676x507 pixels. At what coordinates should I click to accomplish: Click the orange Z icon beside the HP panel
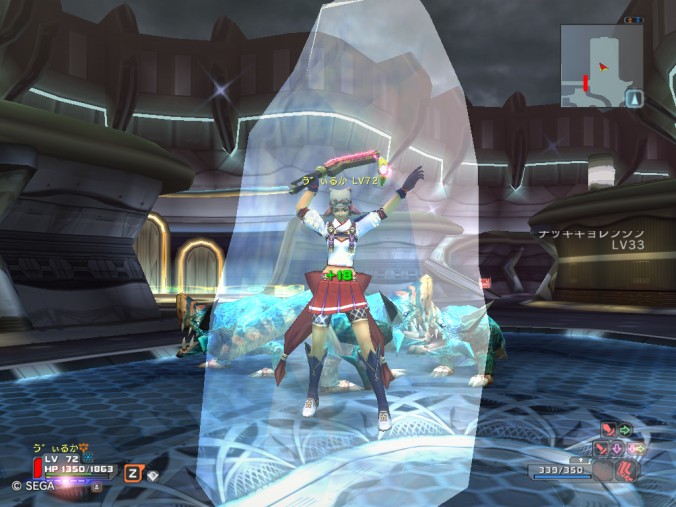pos(132,472)
